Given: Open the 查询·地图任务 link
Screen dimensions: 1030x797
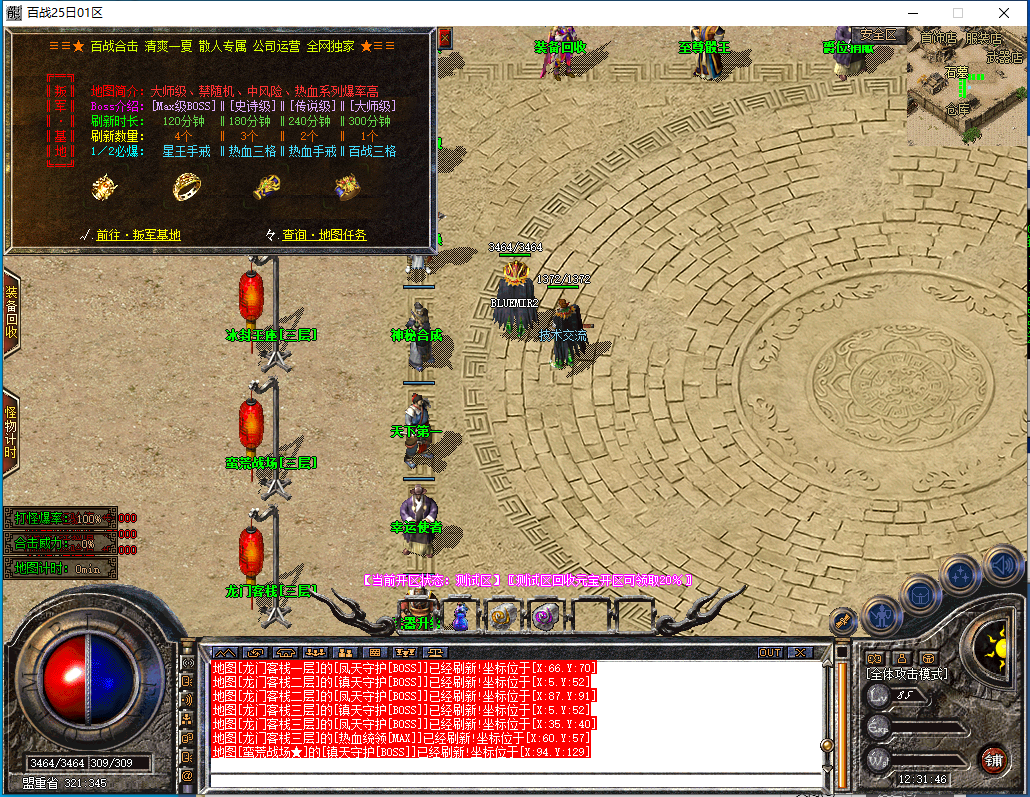Looking at the screenshot, I should [324, 235].
